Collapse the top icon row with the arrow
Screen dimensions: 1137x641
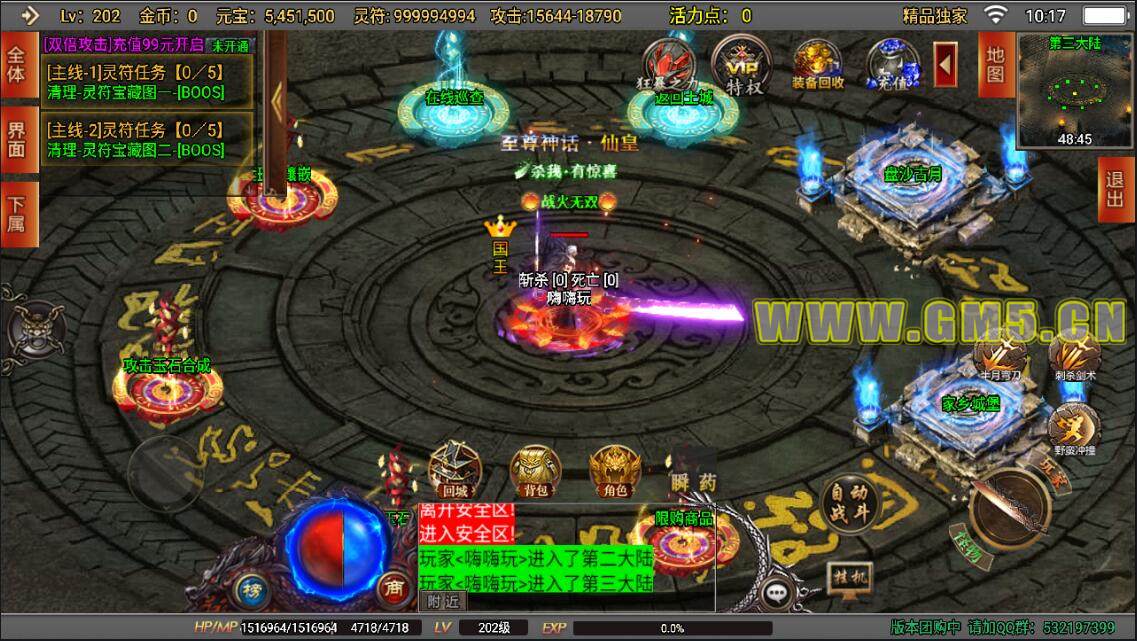pyautogui.click(x=946, y=65)
